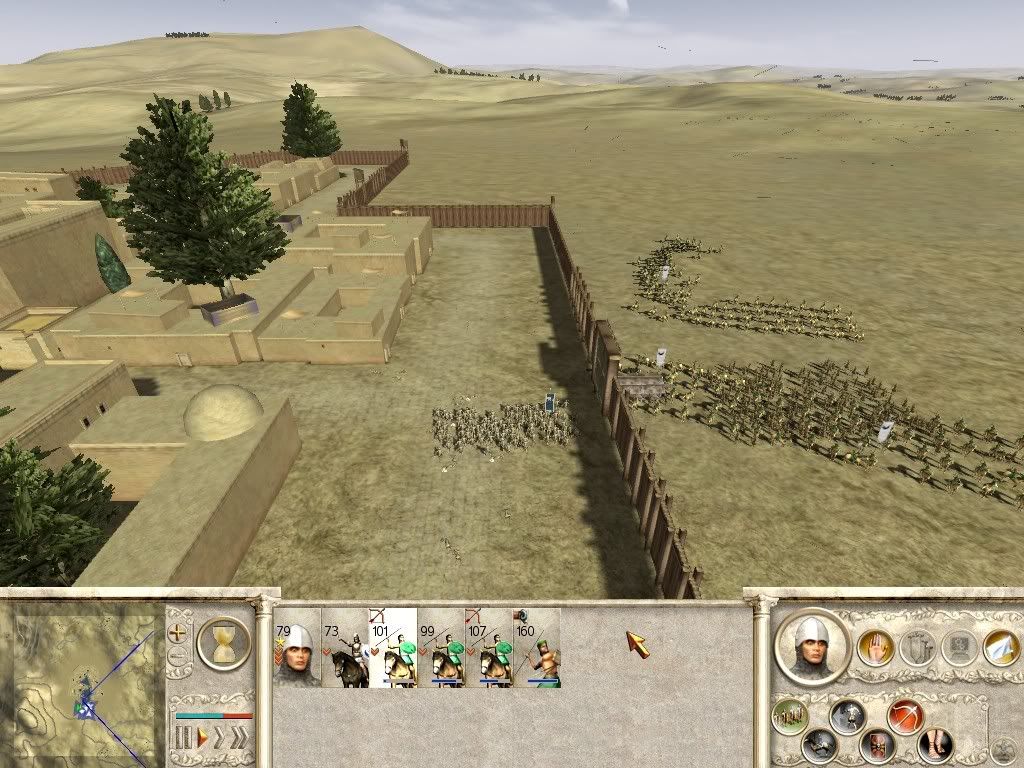
Task: Select the infantry unit card with 160 men
Action: 537,648
